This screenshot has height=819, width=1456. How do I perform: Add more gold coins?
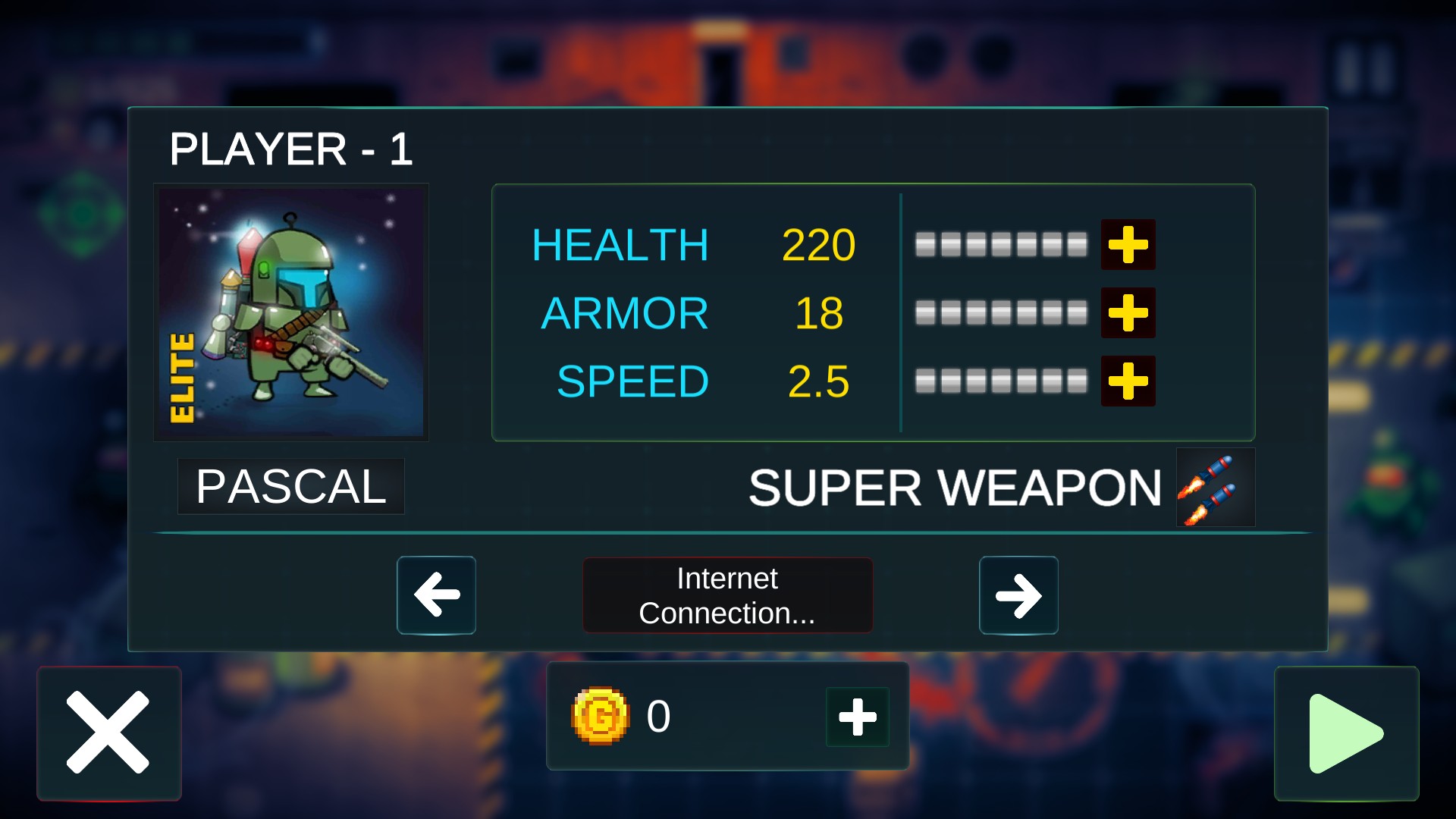(858, 717)
